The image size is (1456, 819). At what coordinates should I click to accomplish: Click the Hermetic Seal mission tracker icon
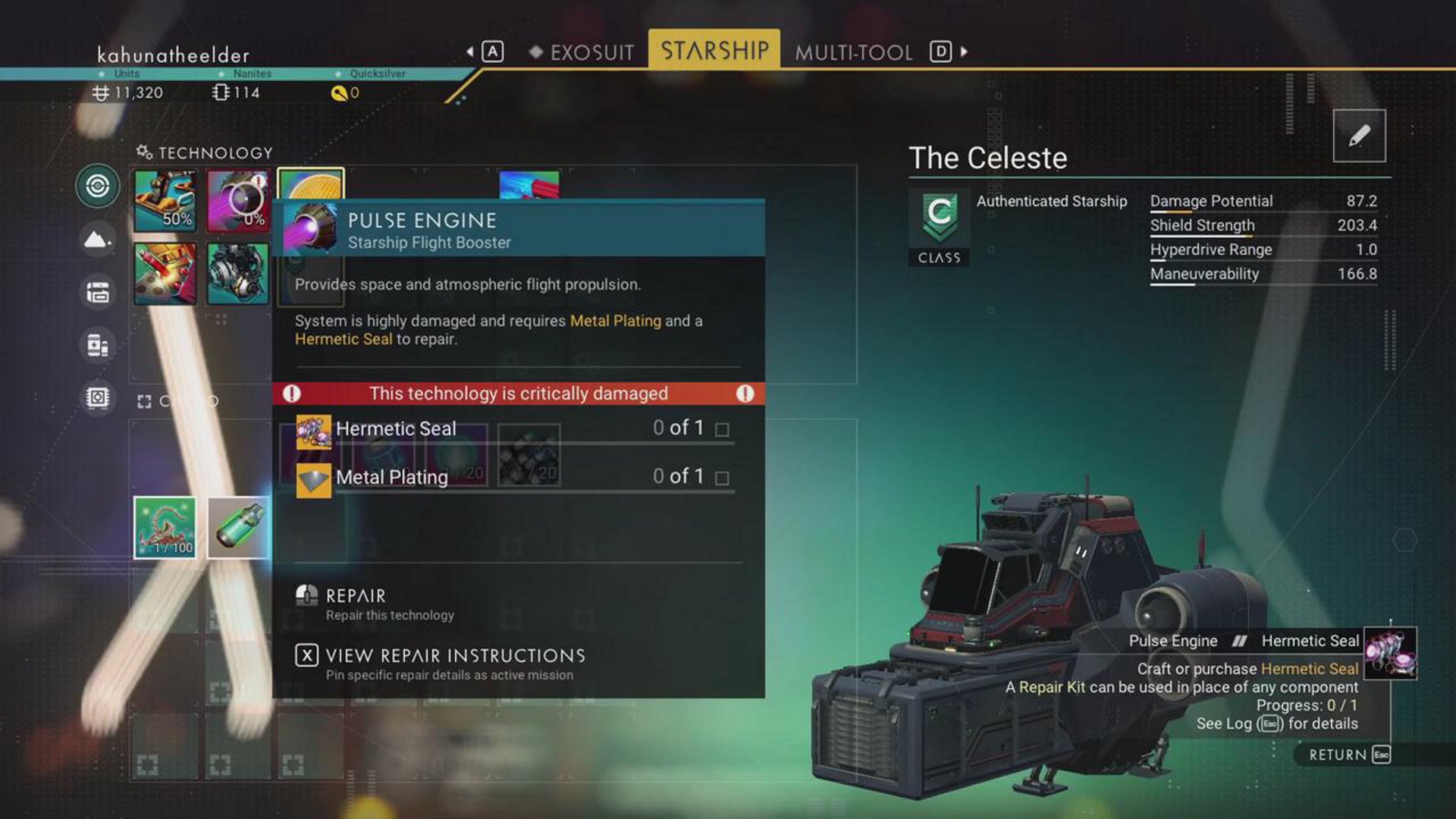[1390, 653]
